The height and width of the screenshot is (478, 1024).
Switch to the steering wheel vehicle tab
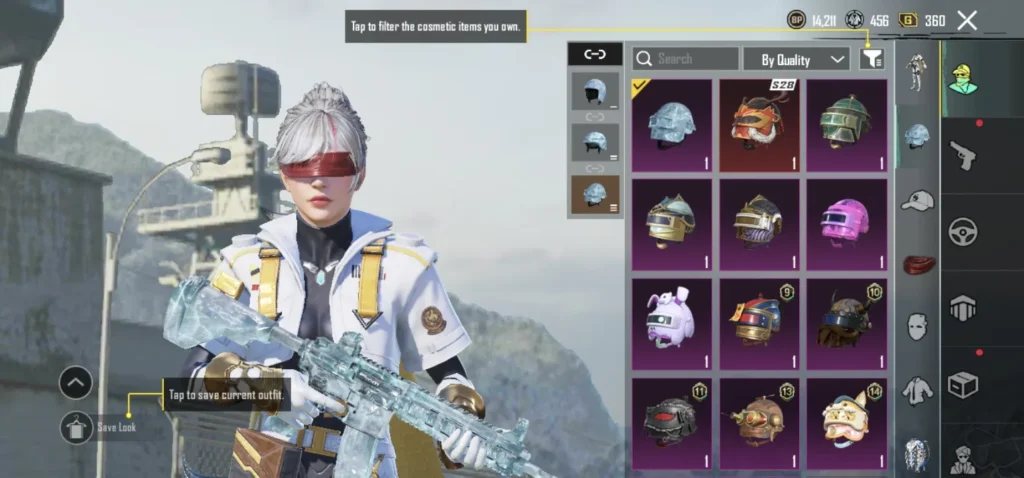click(963, 230)
